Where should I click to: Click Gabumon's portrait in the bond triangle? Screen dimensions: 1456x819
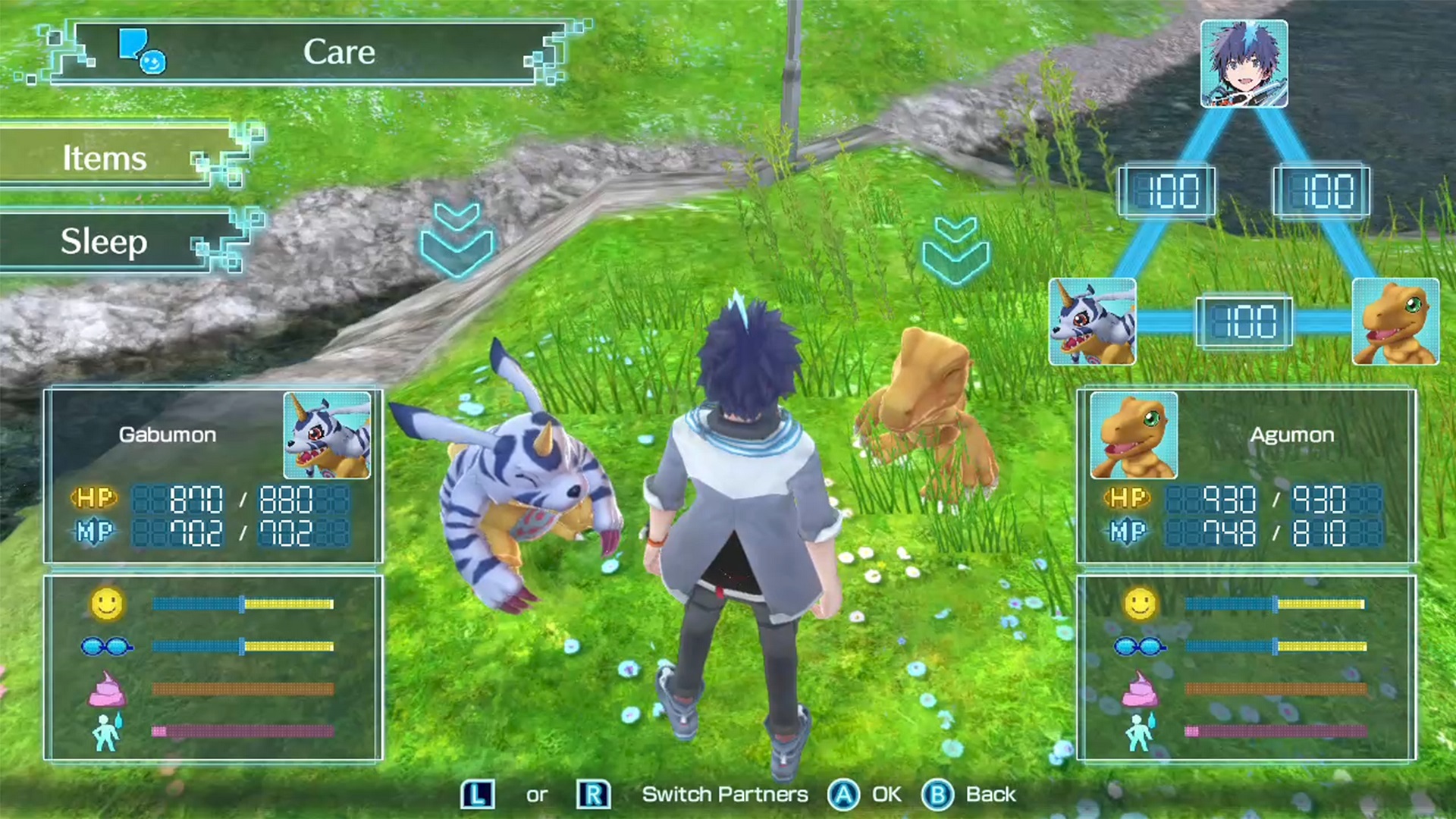tap(1092, 322)
